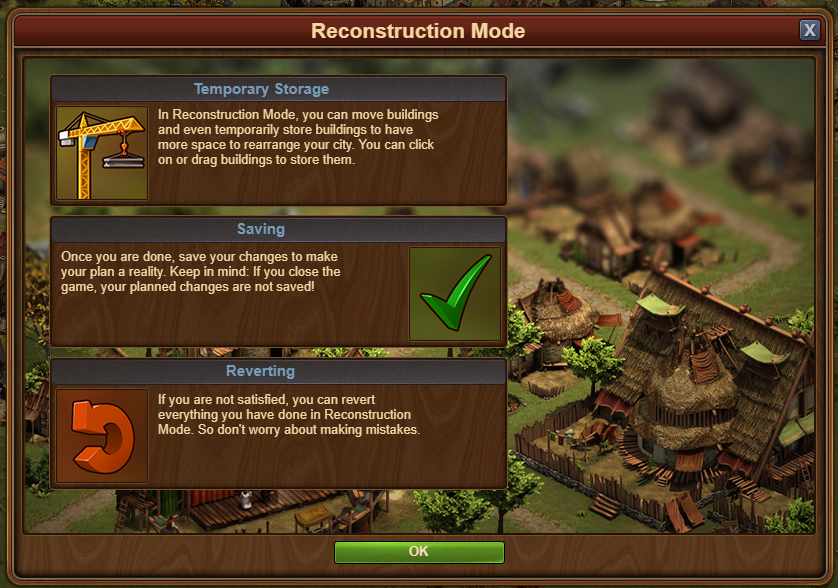Confirm the dialog with the OK button
The image size is (838, 588).
pos(419,552)
